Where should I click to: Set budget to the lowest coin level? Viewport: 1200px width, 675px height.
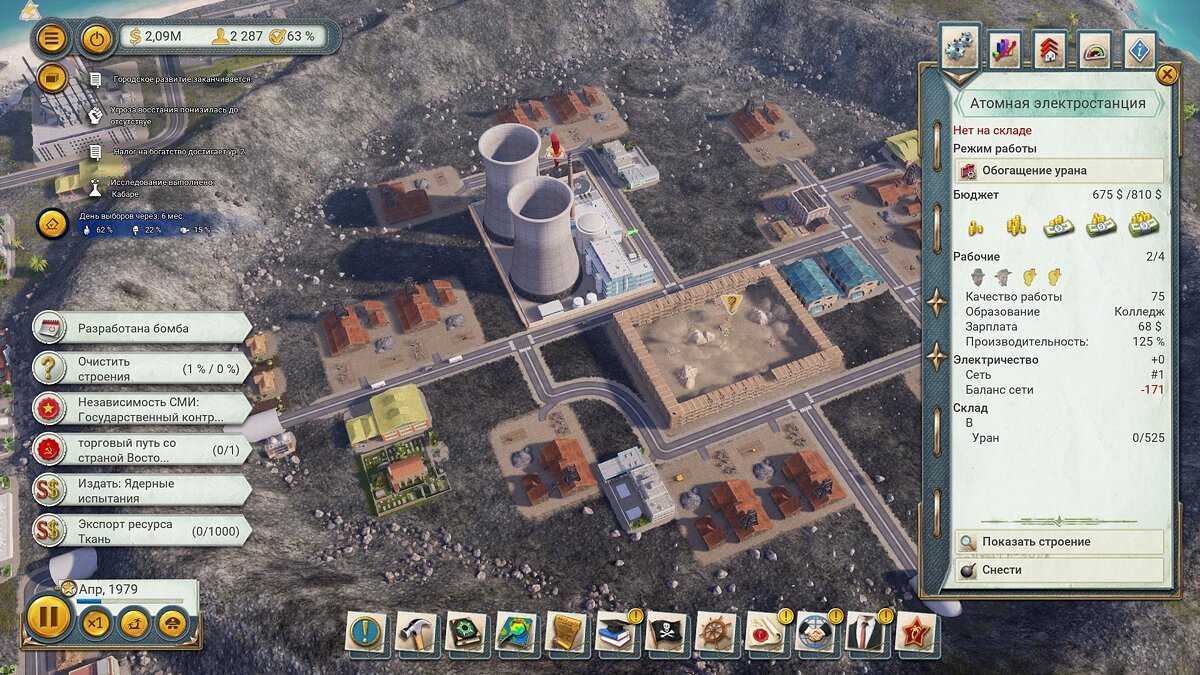975,225
